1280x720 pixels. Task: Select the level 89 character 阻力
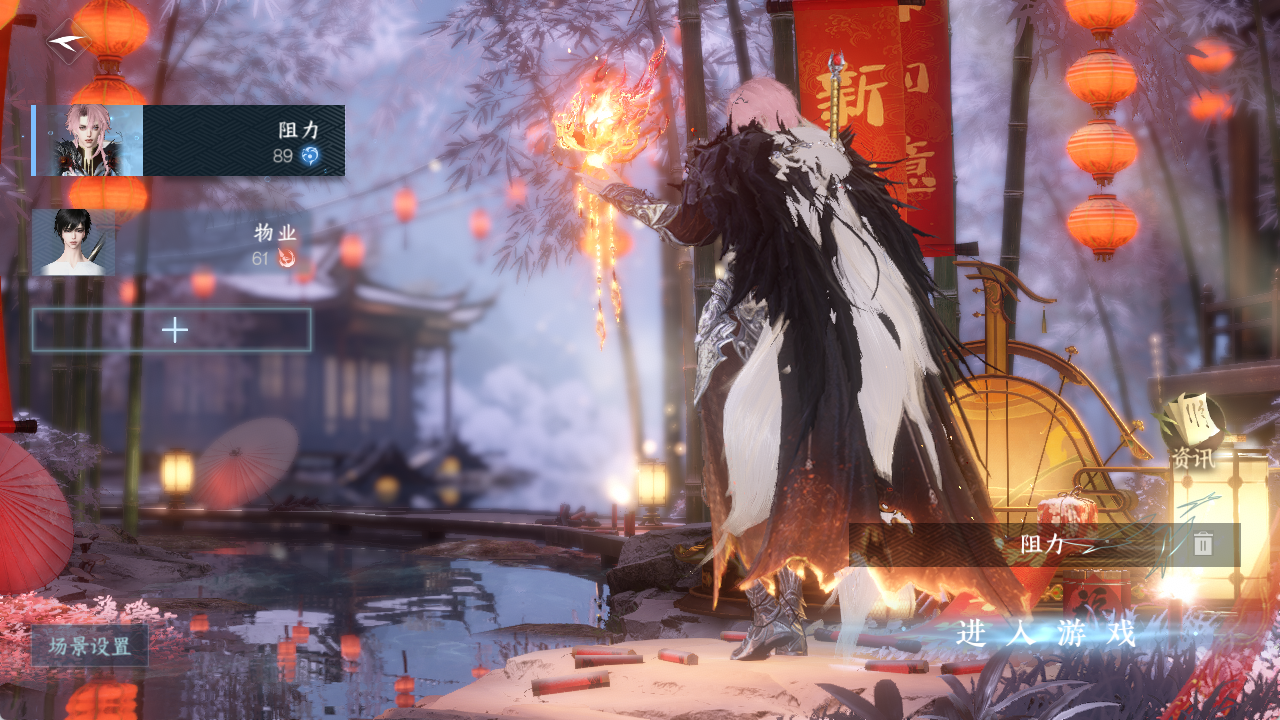point(189,141)
